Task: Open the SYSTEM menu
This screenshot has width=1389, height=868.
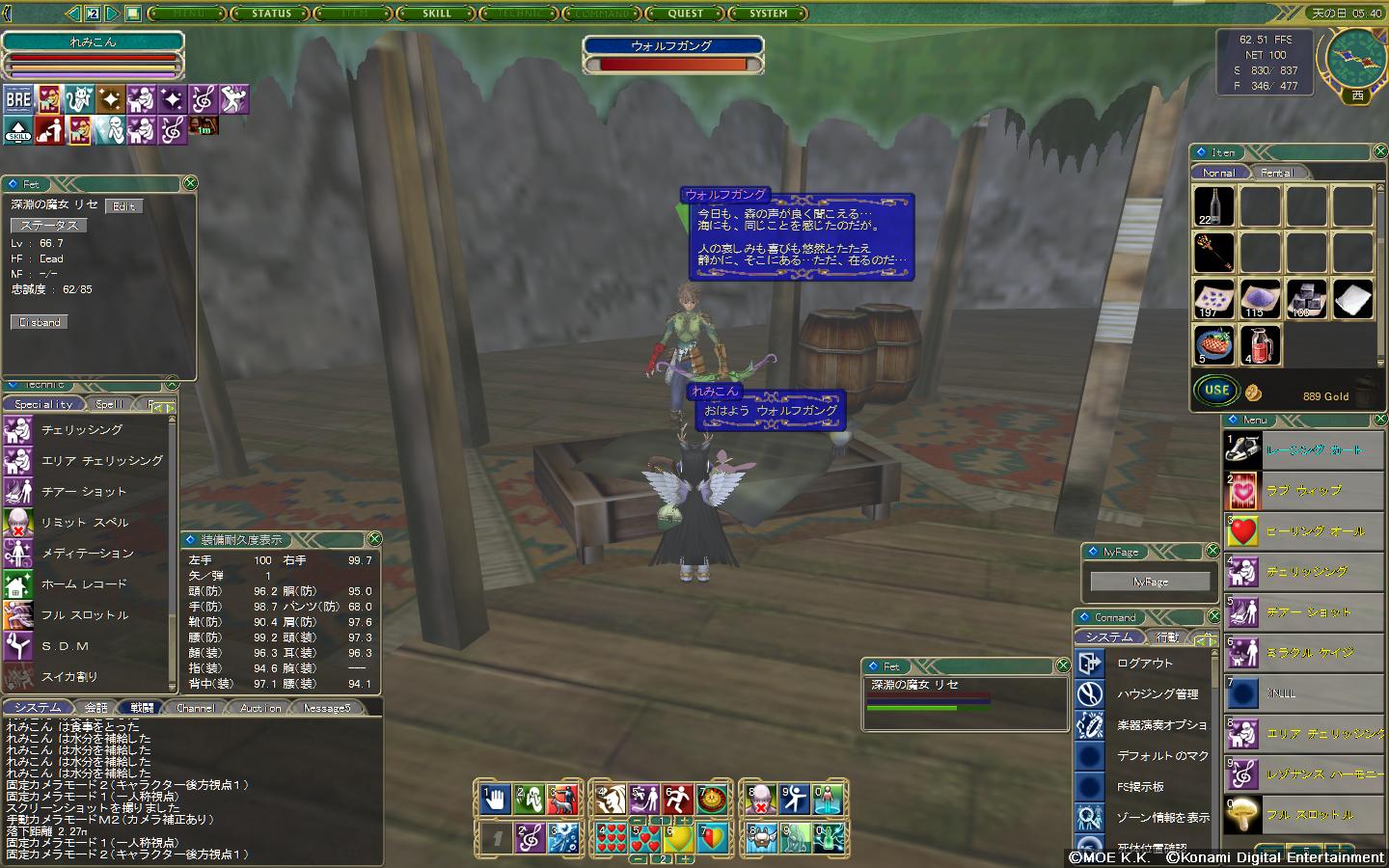Action: [x=768, y=14]
